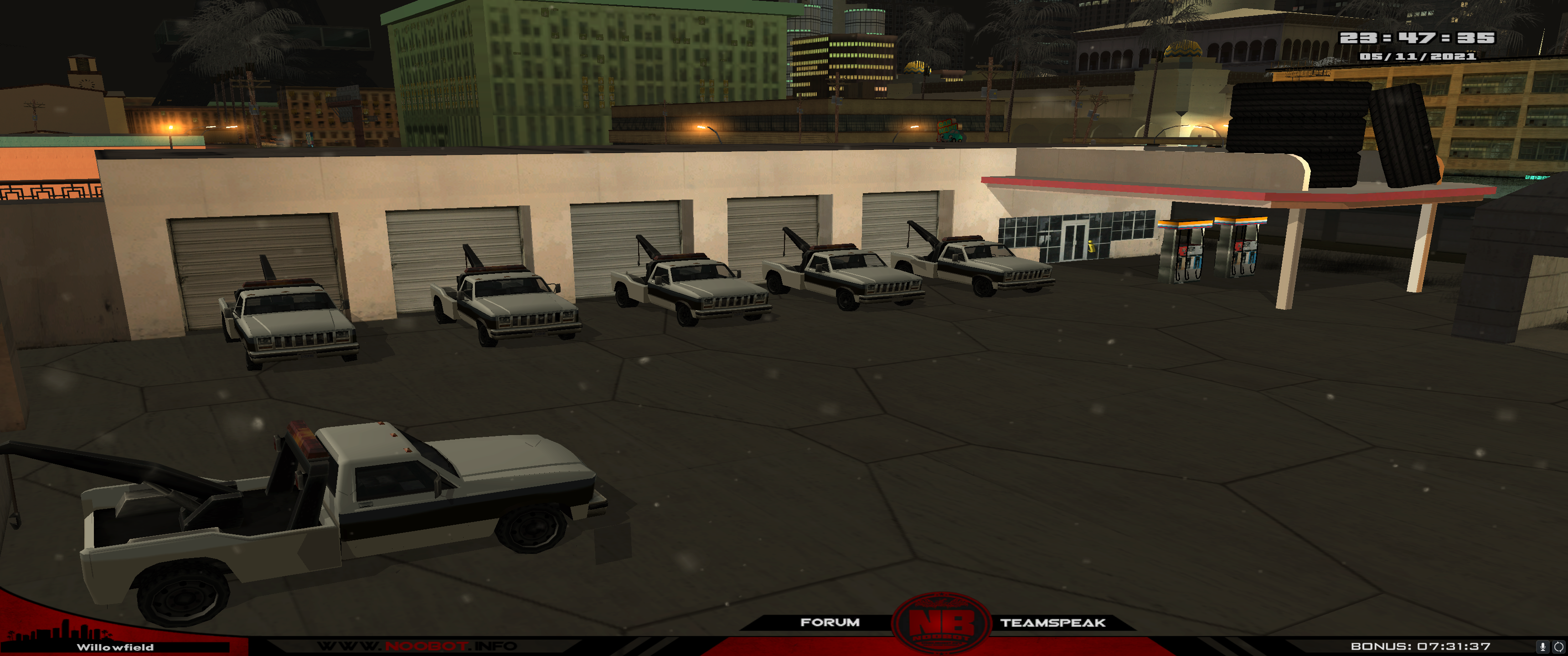
Task: Open the TEAMSPEAK link
Action: 1052,623
